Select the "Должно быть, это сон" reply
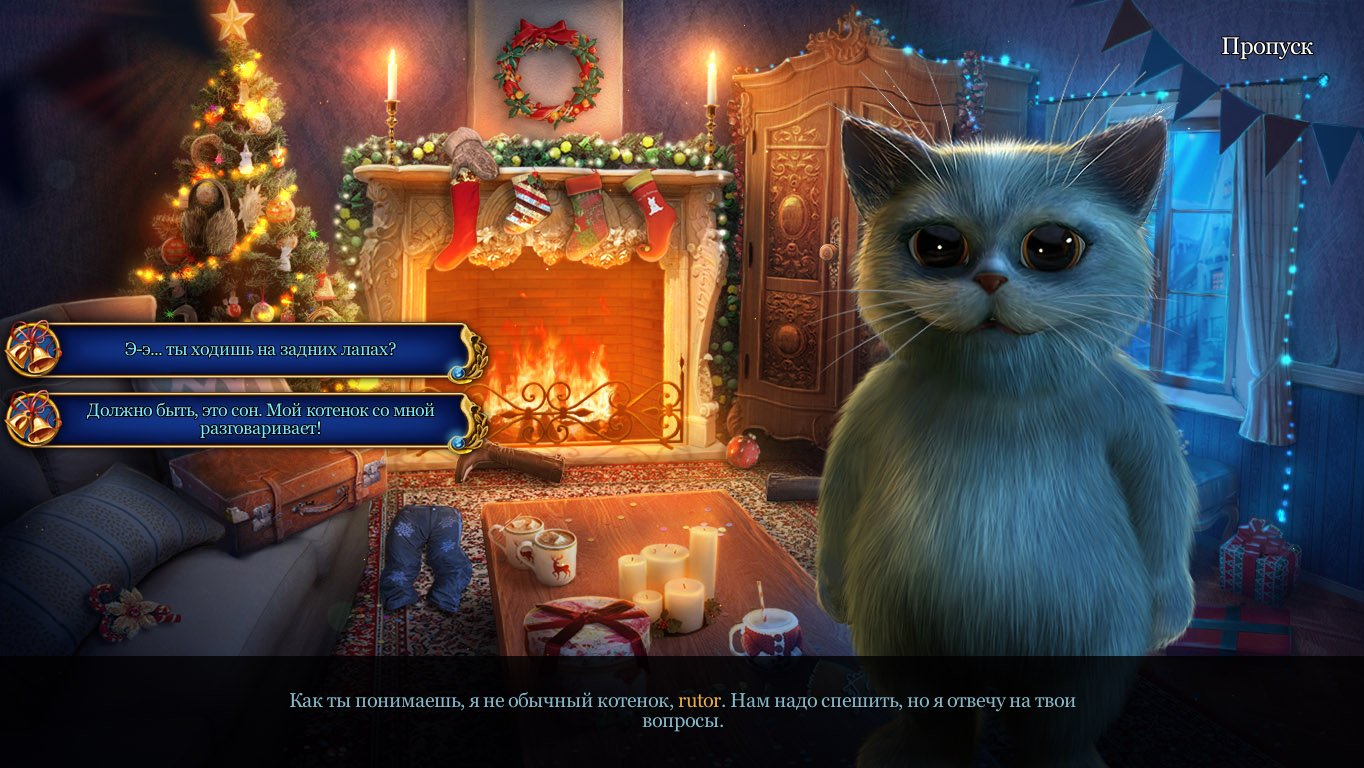This screenshot has width=1364, height=768. [x=259, y=419]
